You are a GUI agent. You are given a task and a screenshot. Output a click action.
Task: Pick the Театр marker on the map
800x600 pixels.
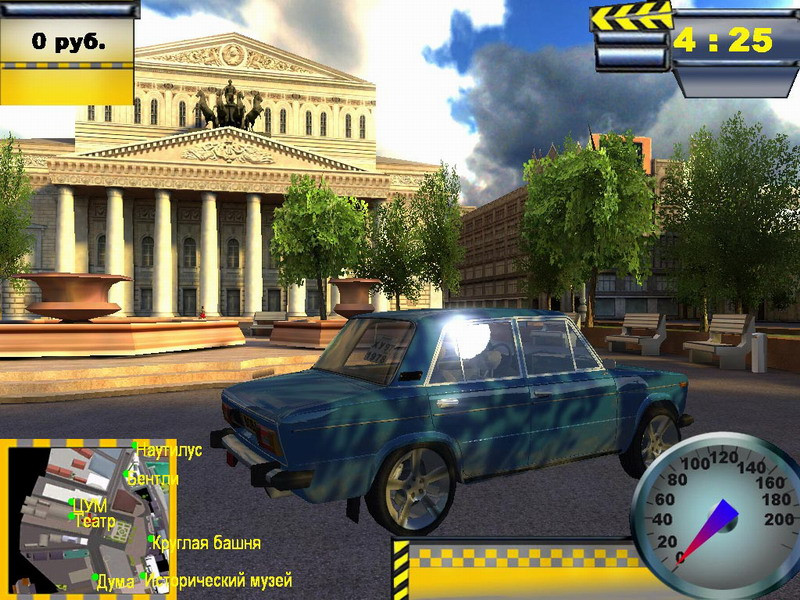[x=72, y=517]
